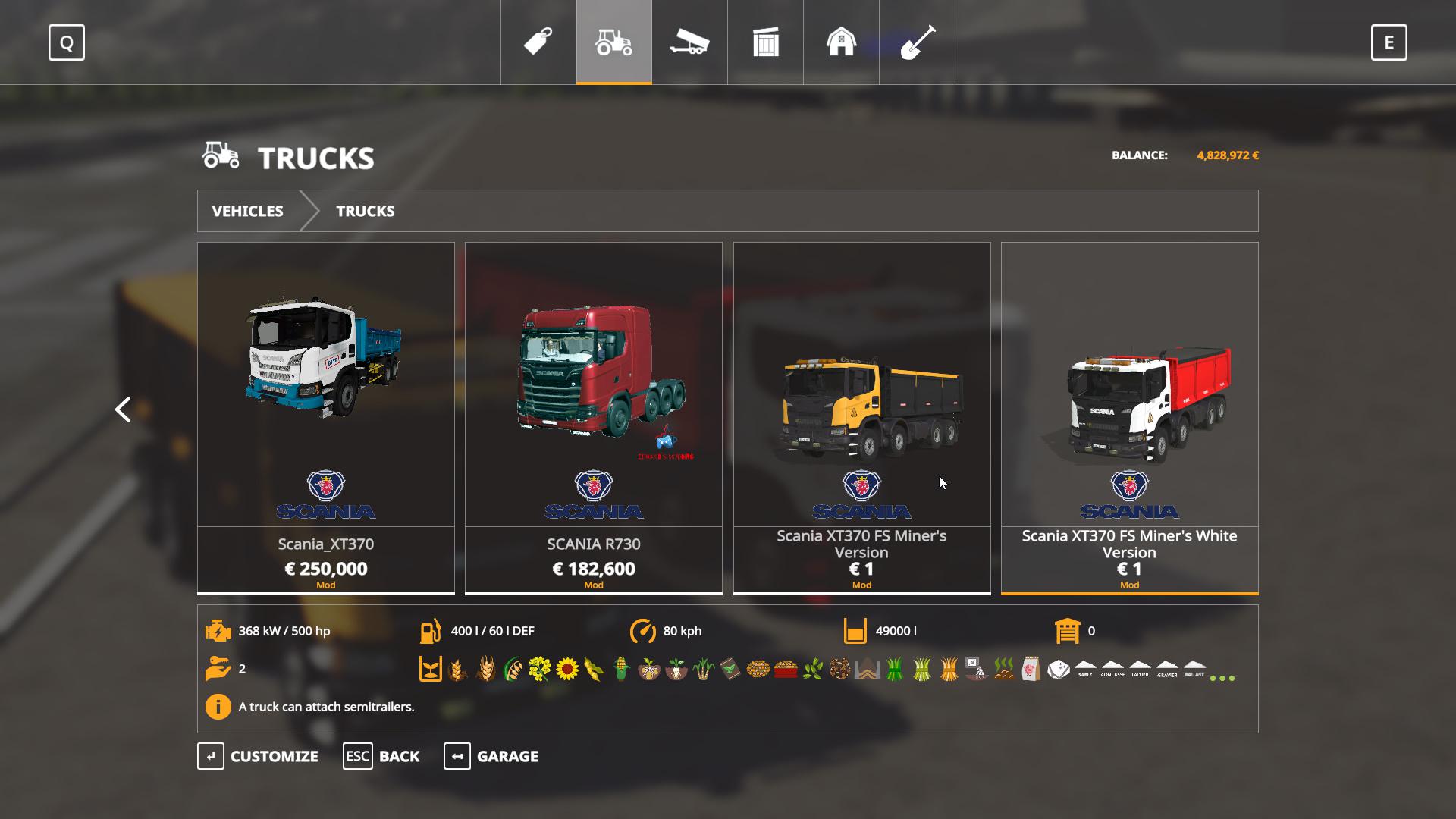Click the BACK button
The height and width of the screenshot is (819, 1456).
click(381, 756)
